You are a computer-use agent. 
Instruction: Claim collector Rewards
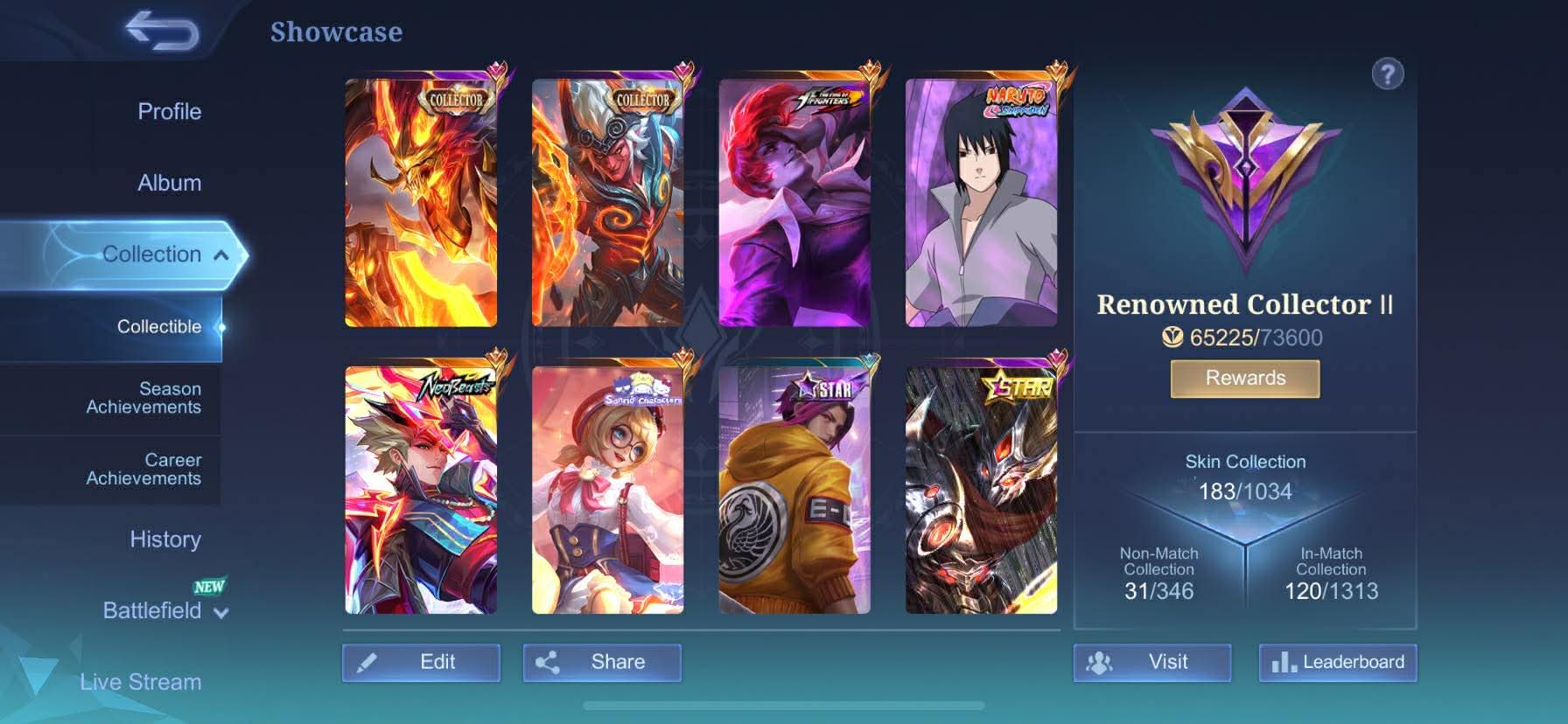(x=1245, y=379)
